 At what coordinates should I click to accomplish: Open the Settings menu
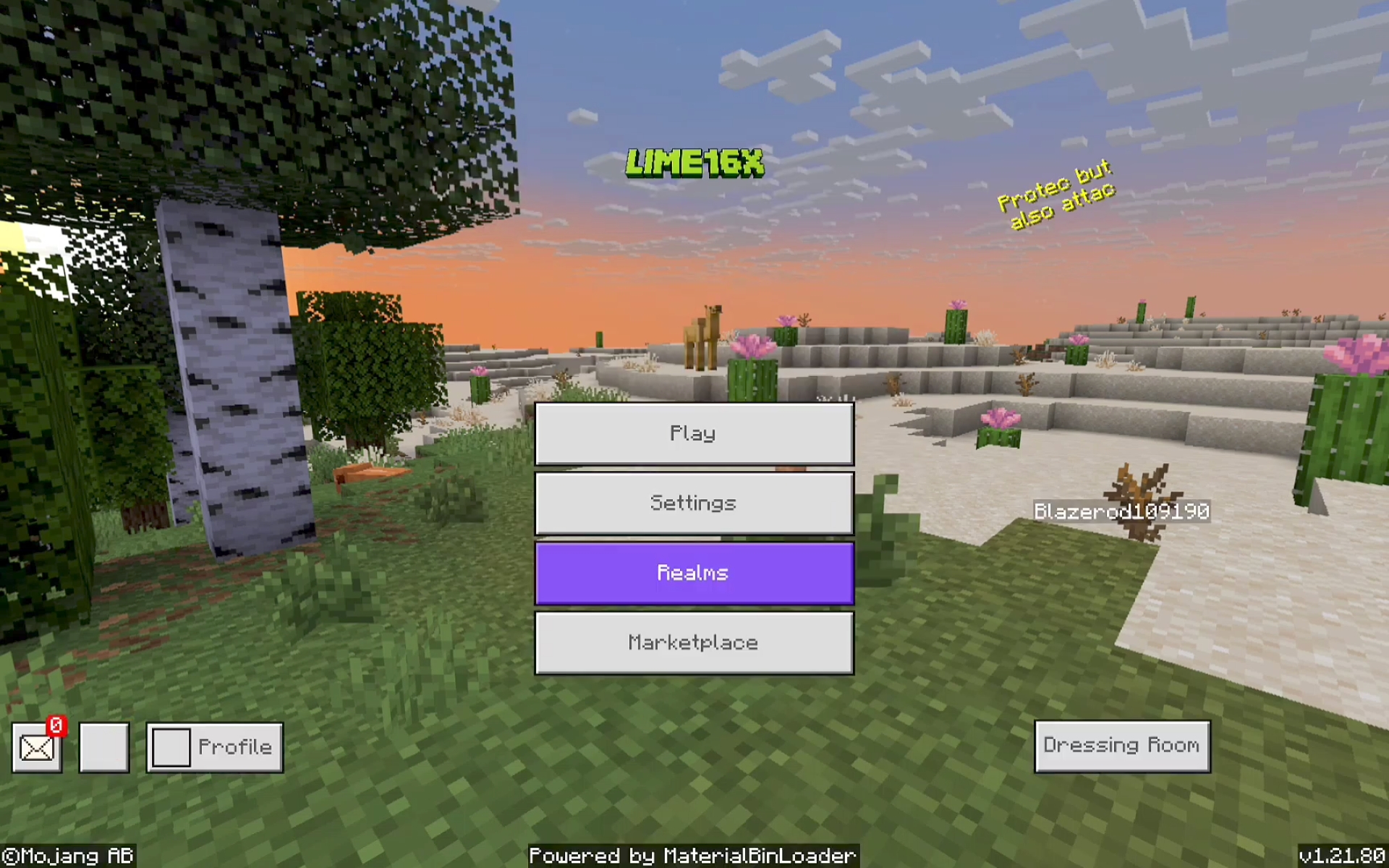point(694,503)
